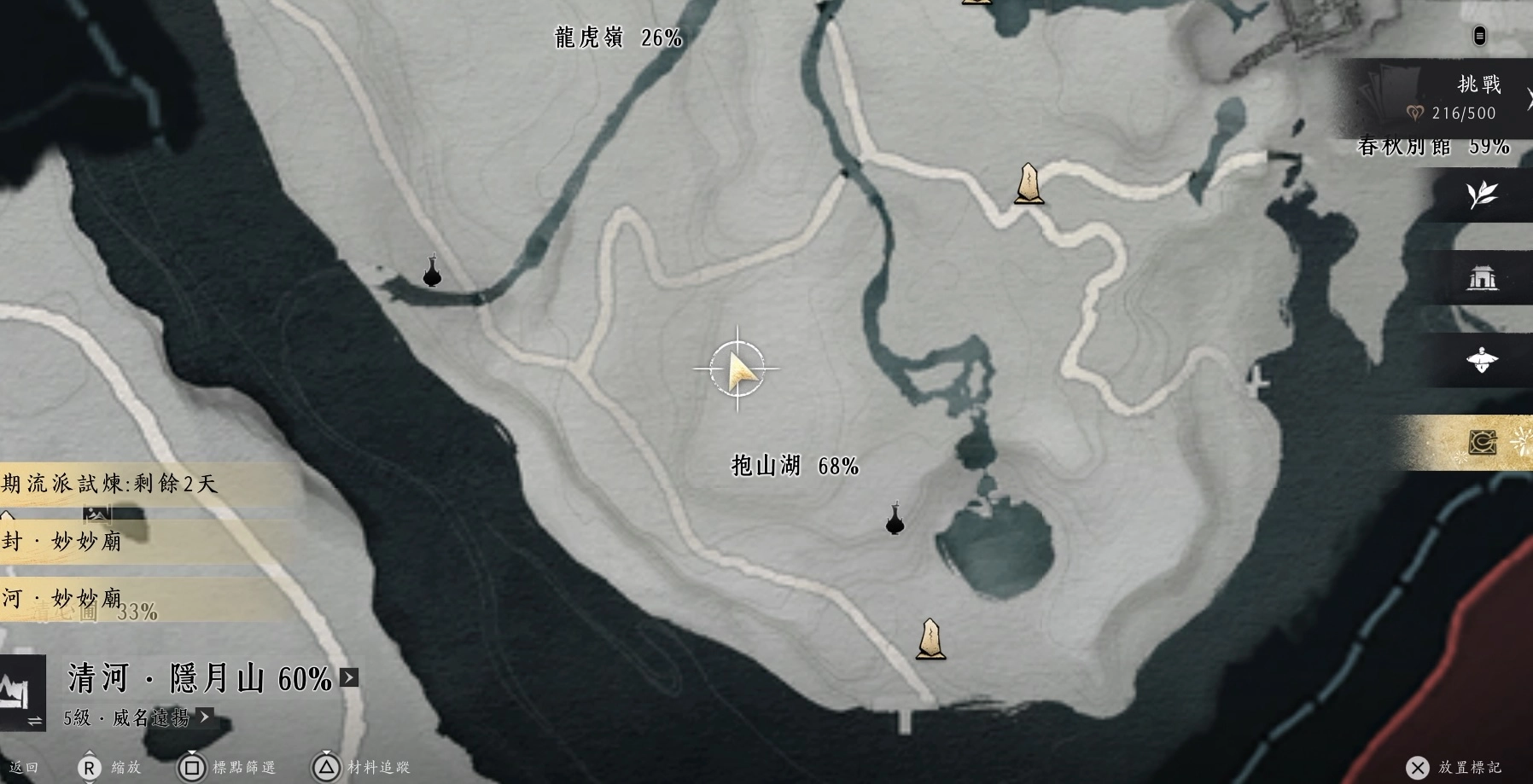This screenshot has width=1533, height=784.
Task: Select the tea leaf icon in the right sidebar
Action: pyautogui.click(x=1483, y=195)
